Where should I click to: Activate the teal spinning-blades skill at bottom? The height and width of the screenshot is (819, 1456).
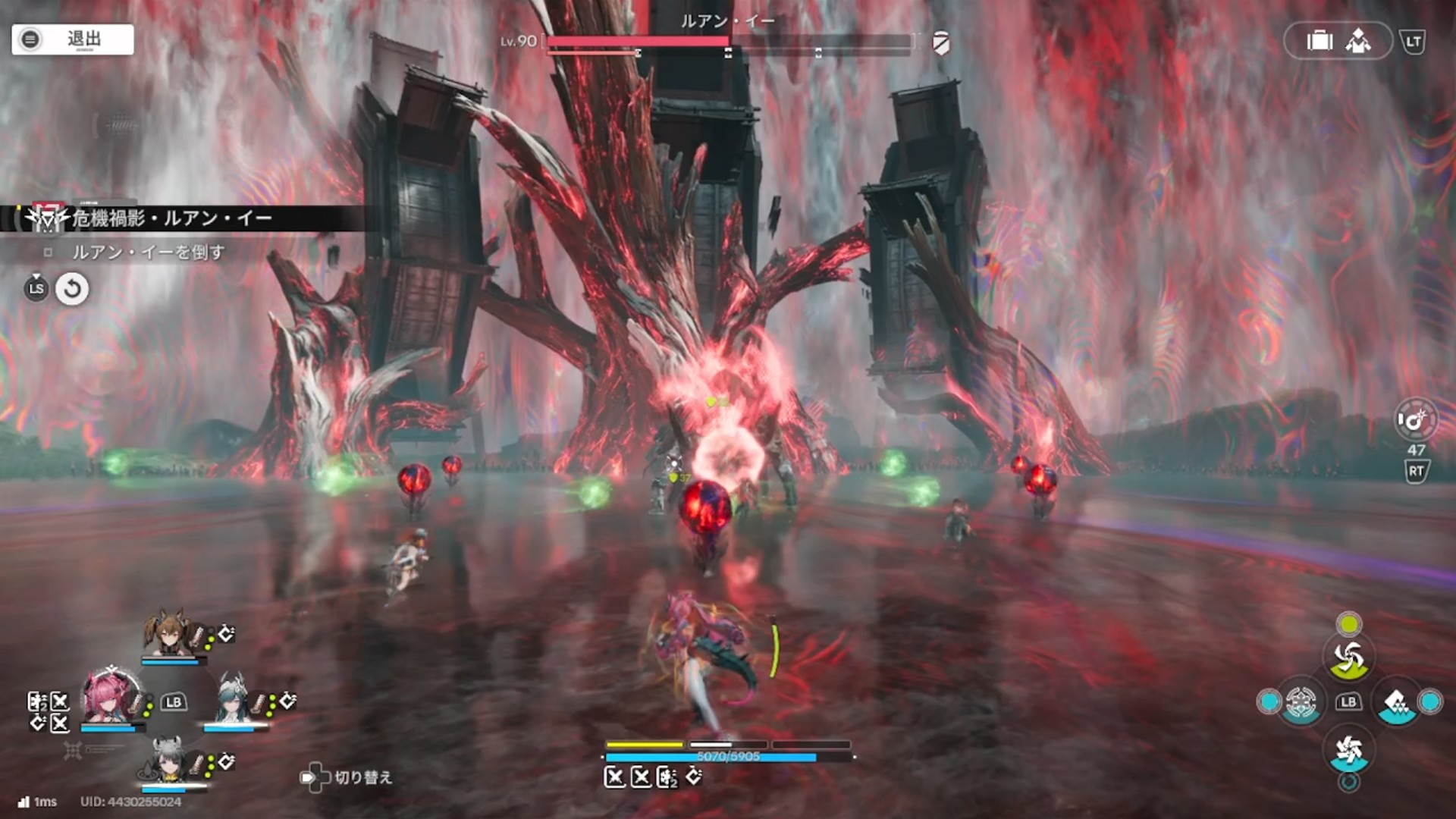tap(1348, 751)
